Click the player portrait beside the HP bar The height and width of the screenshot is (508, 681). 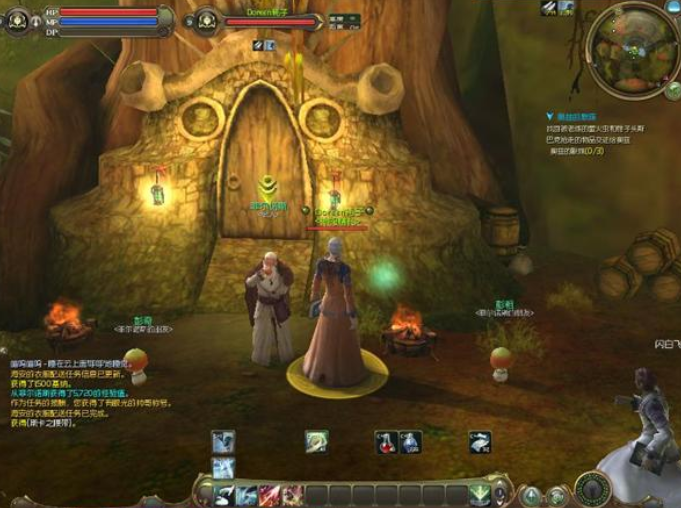17,20
